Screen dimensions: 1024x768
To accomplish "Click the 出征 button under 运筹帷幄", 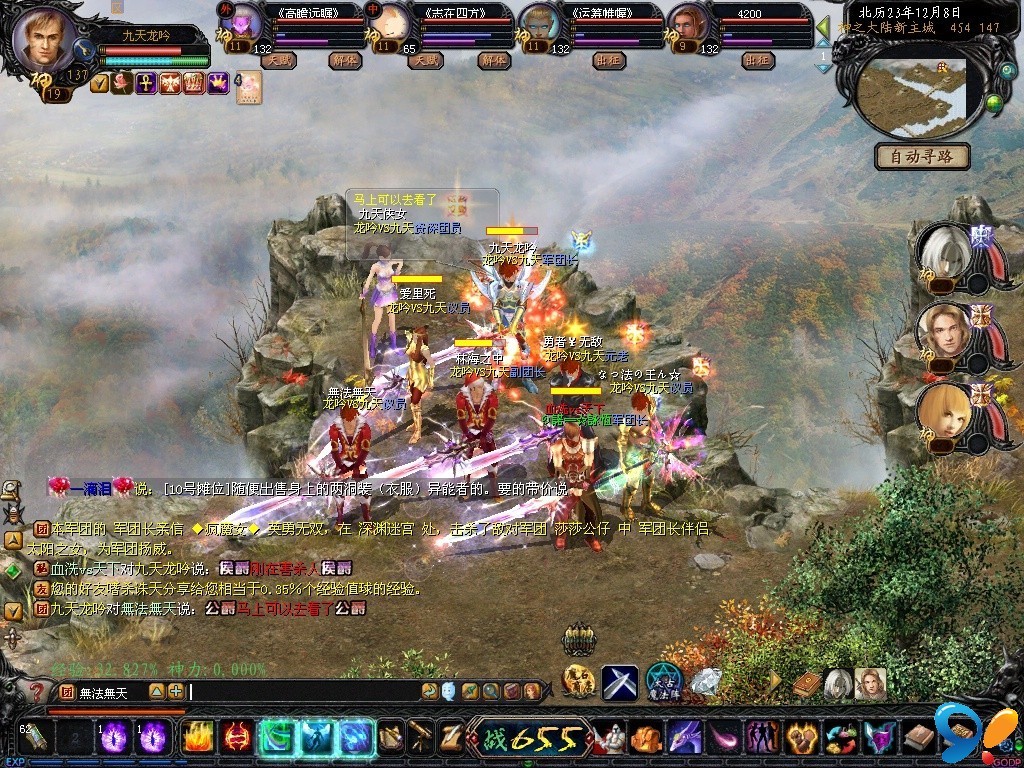I will pos(607,60).
